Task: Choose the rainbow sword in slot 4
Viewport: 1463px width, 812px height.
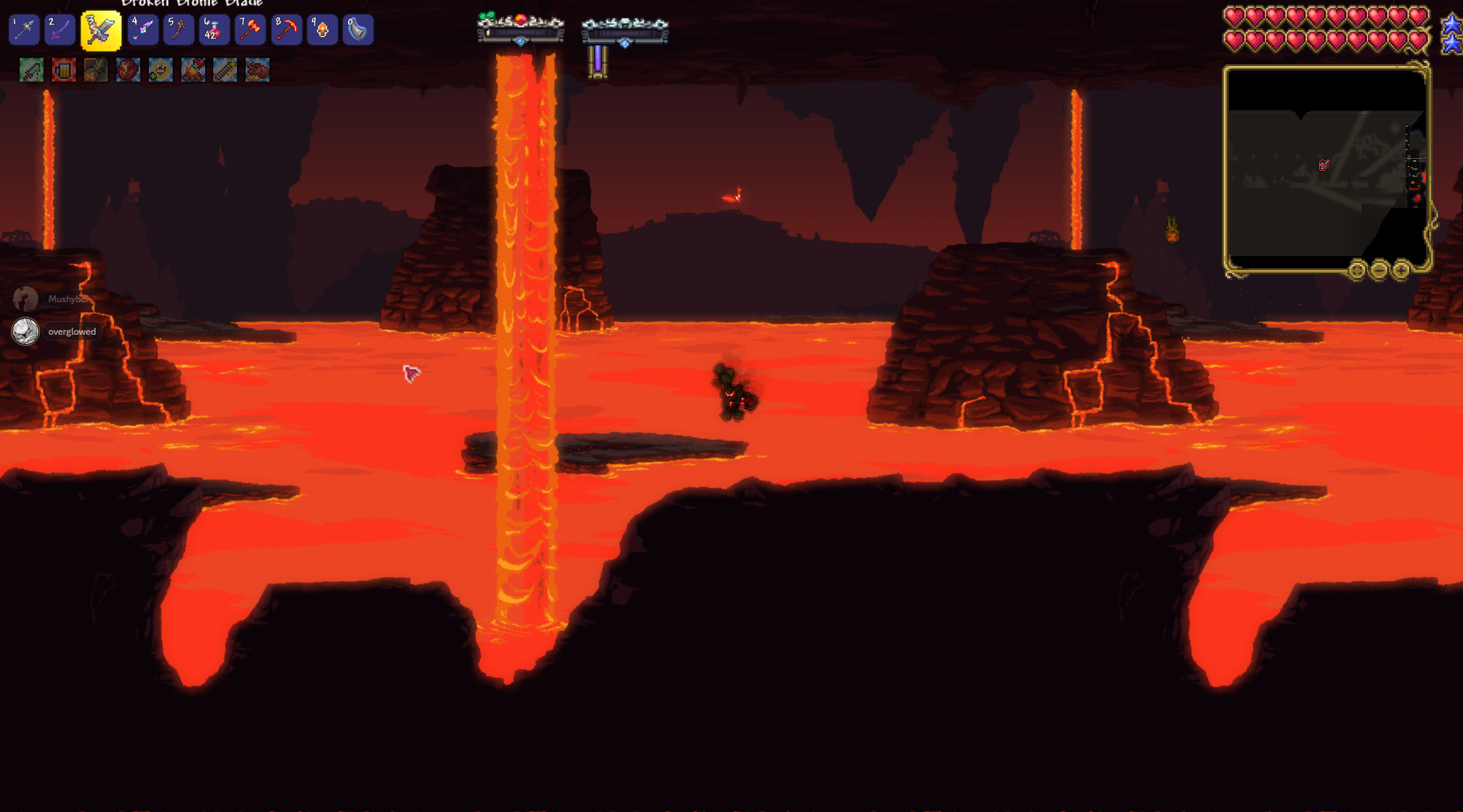Action: 143,30
